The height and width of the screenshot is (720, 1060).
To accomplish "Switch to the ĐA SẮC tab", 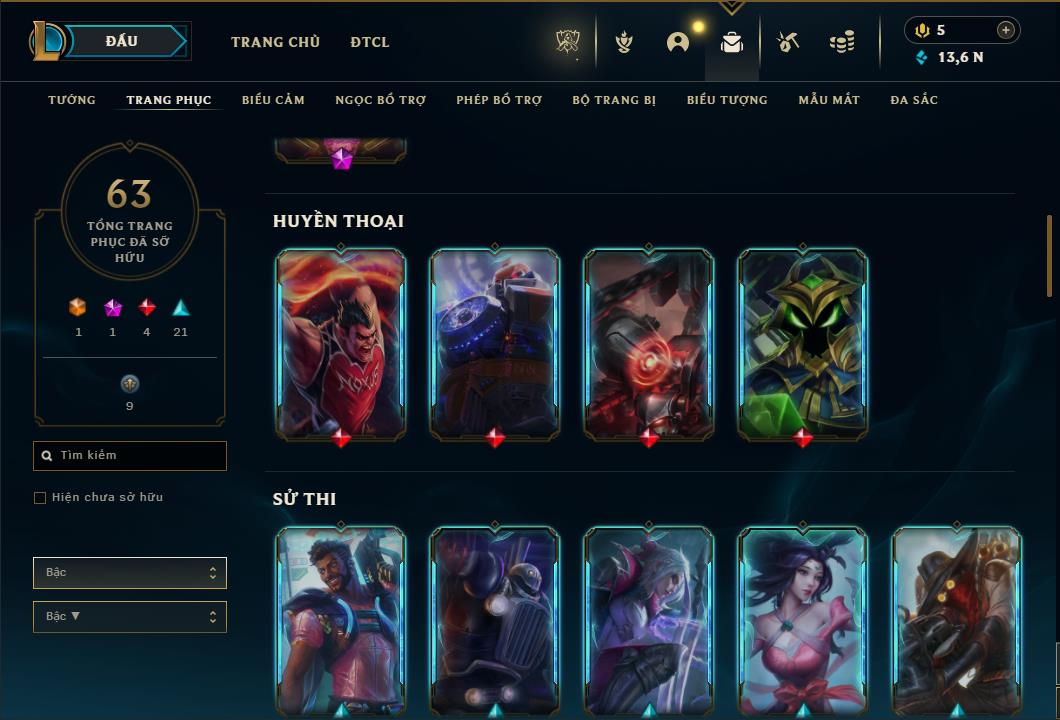I will click(x=914, y=100).
